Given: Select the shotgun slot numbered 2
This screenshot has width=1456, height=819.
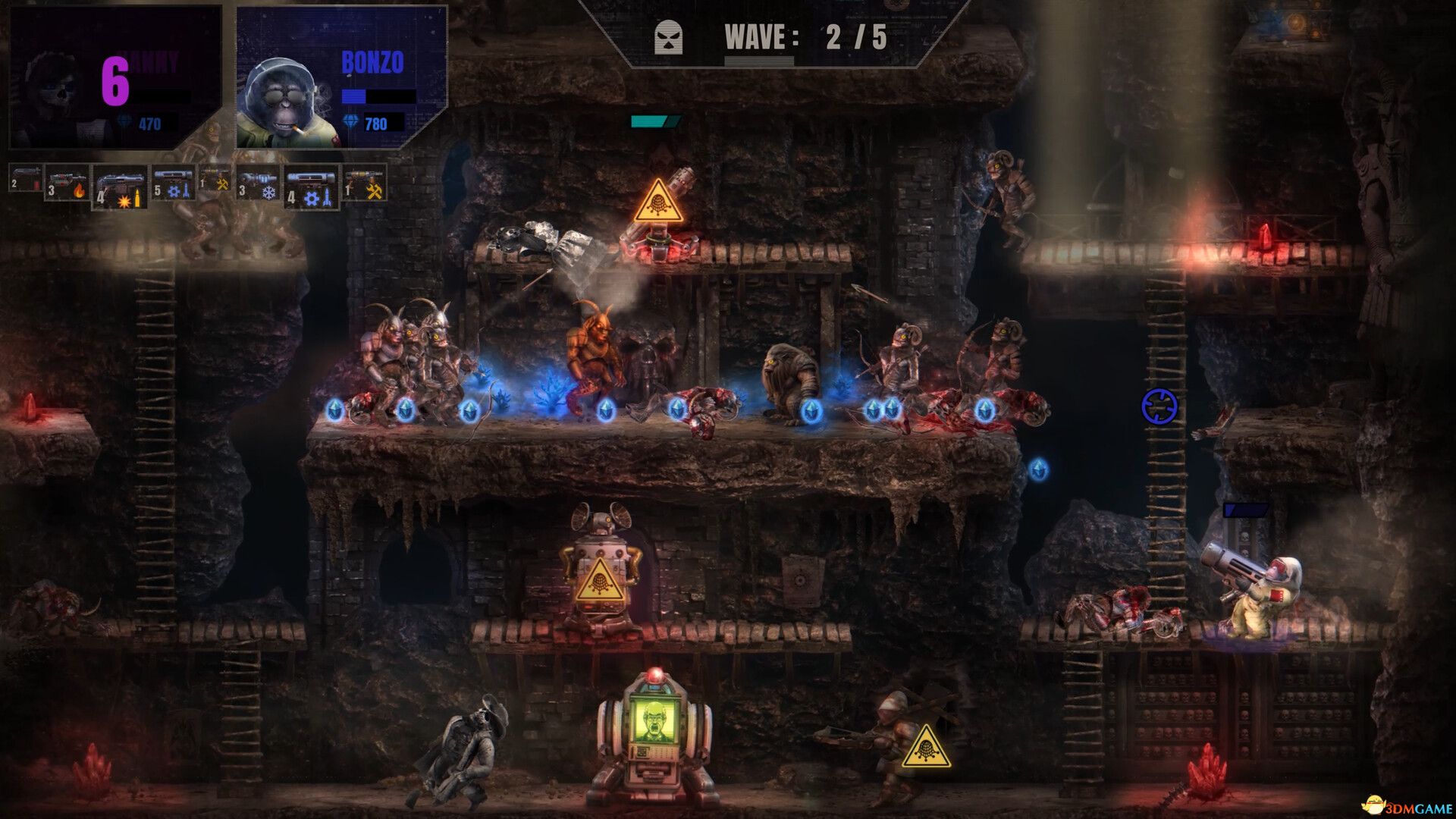Looking at the screenshot, I should click(25, 180).
